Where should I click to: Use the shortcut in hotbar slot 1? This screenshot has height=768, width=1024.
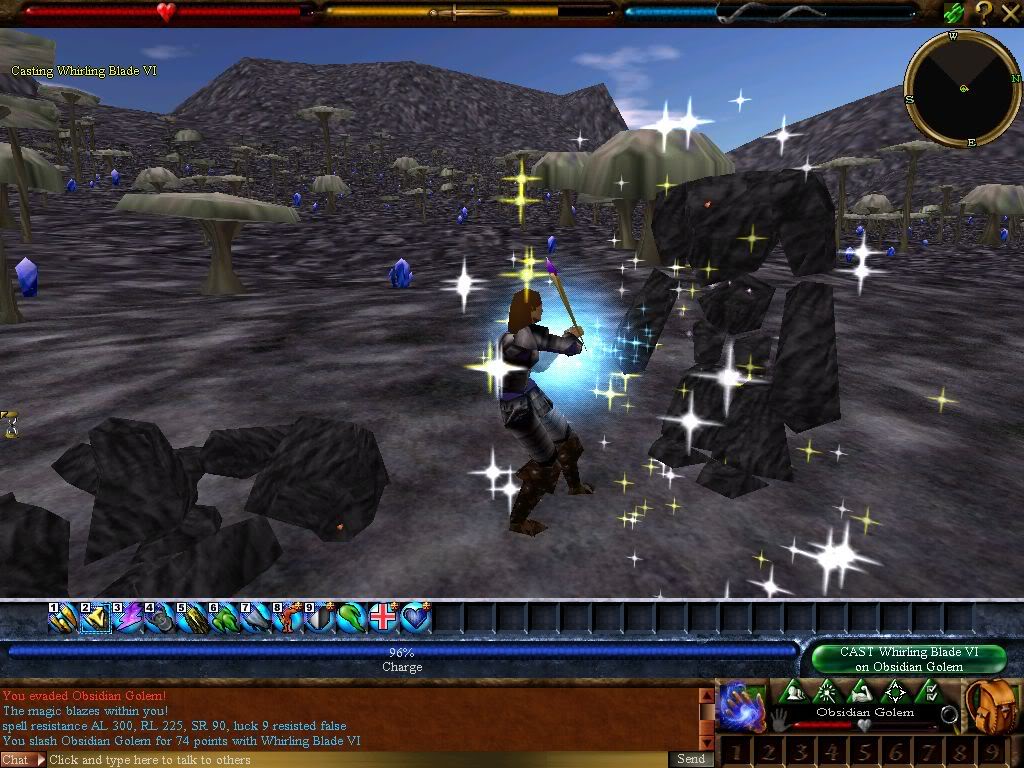[63, 619]
